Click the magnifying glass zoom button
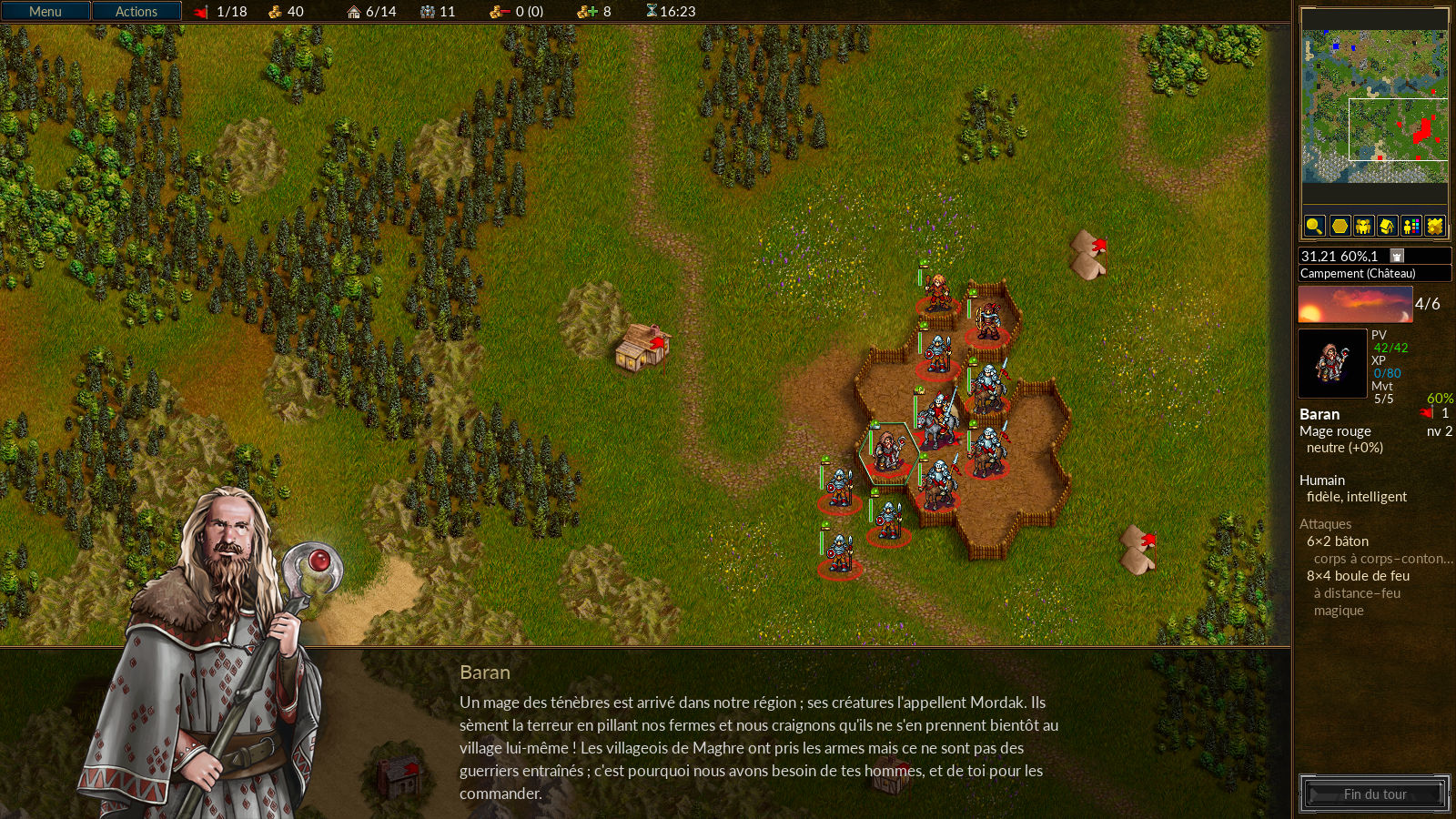The width and height of the screenshot is (1456, 819). point(1314,226)
